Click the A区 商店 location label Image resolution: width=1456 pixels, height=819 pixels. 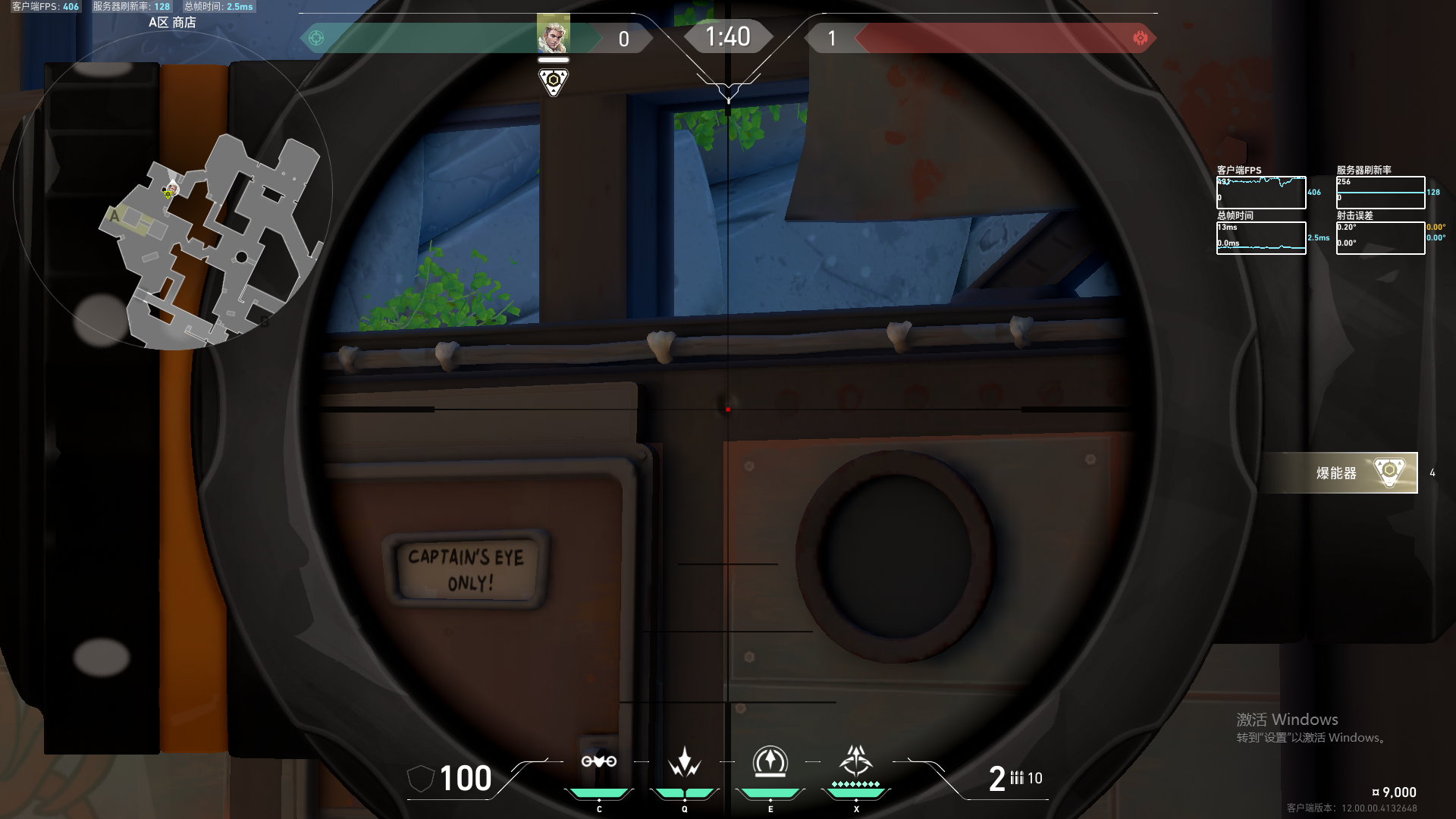(173, 23)
